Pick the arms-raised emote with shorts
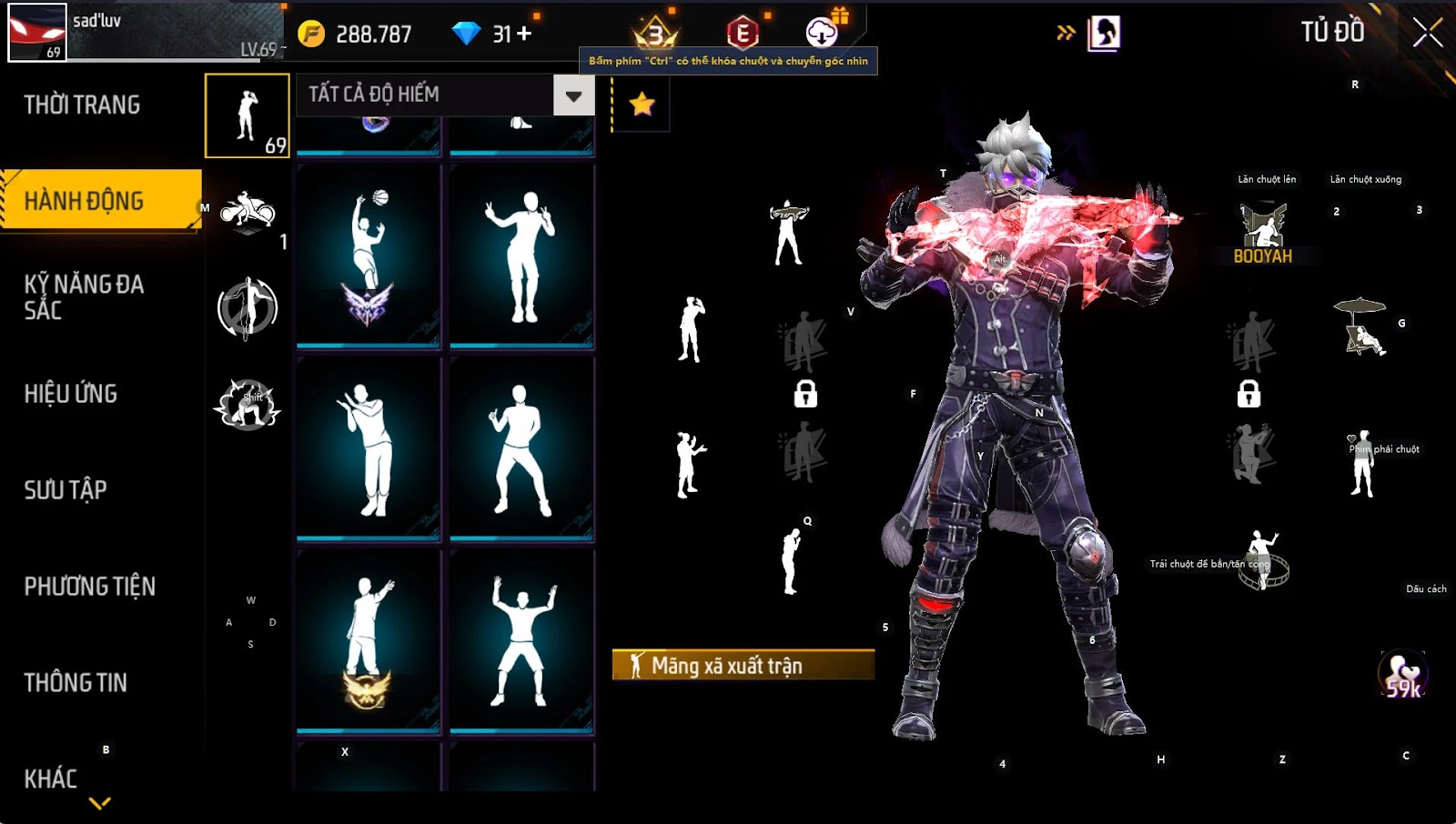The image size is (1456, 824). (x=521, y=639)
